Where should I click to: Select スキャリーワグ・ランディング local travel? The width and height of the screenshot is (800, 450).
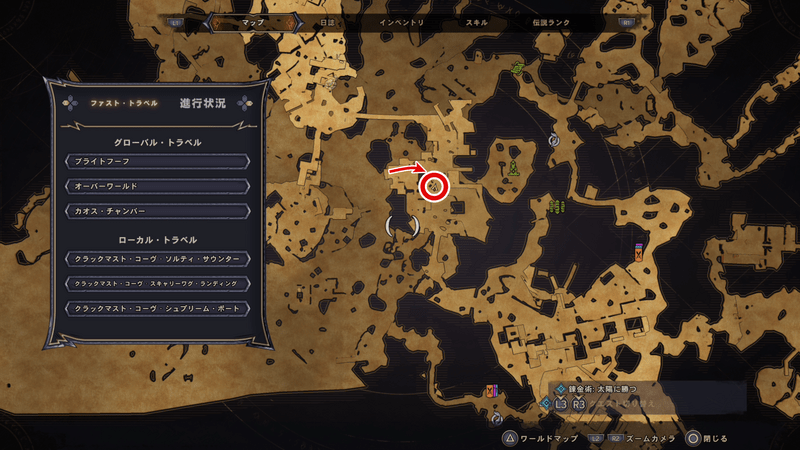tap(156, 284)
